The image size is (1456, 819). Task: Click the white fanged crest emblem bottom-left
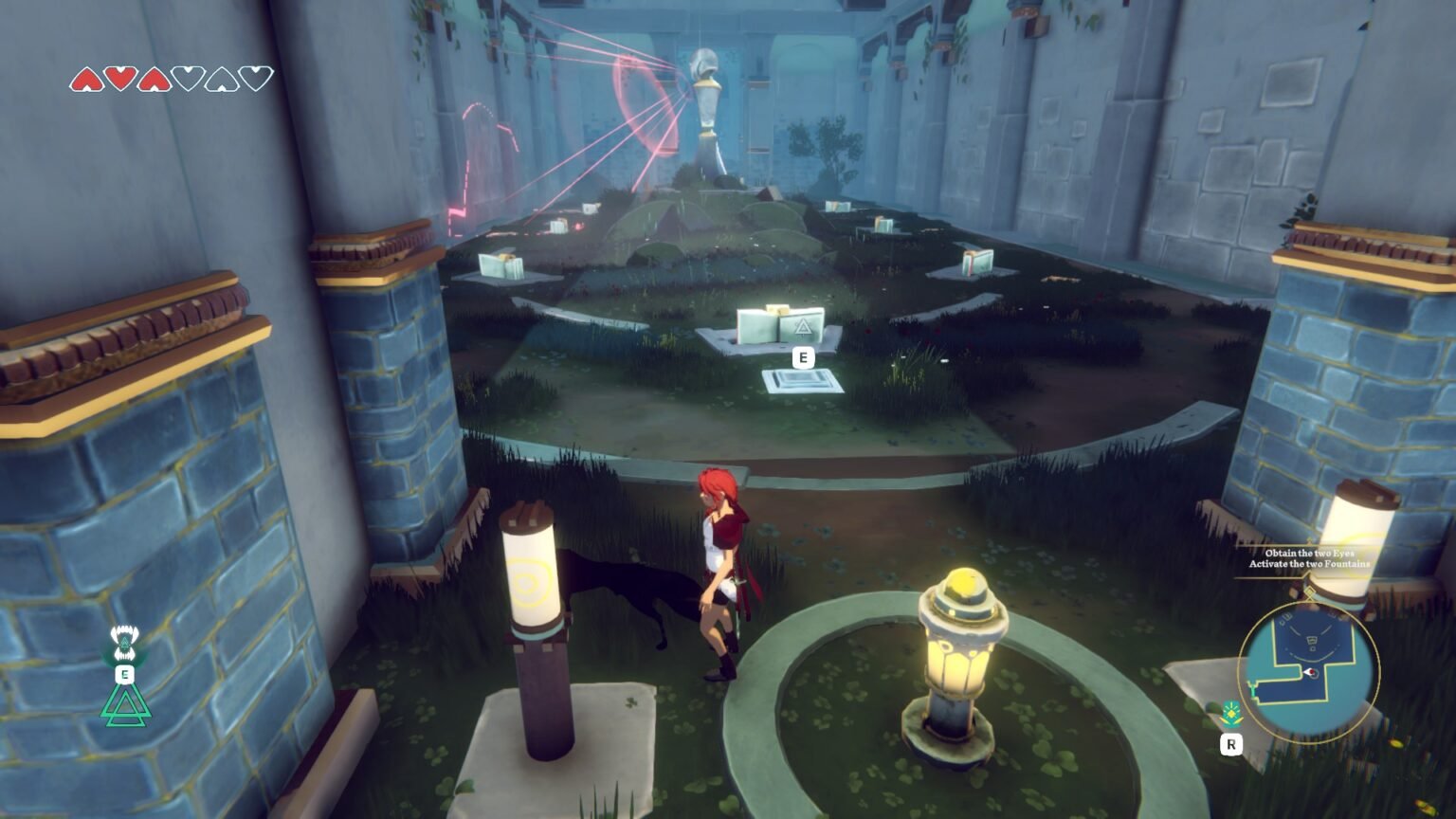(x=123, y=641)
